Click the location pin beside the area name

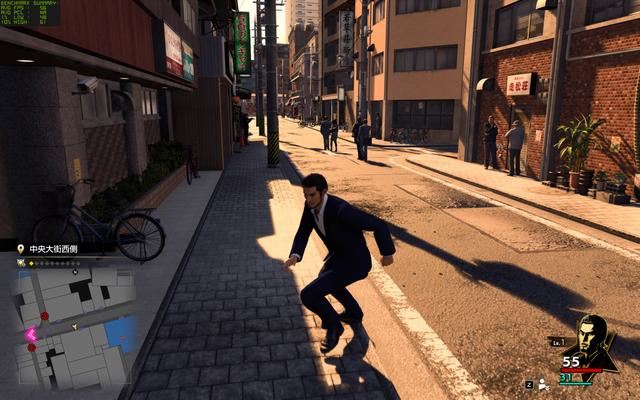20,246
